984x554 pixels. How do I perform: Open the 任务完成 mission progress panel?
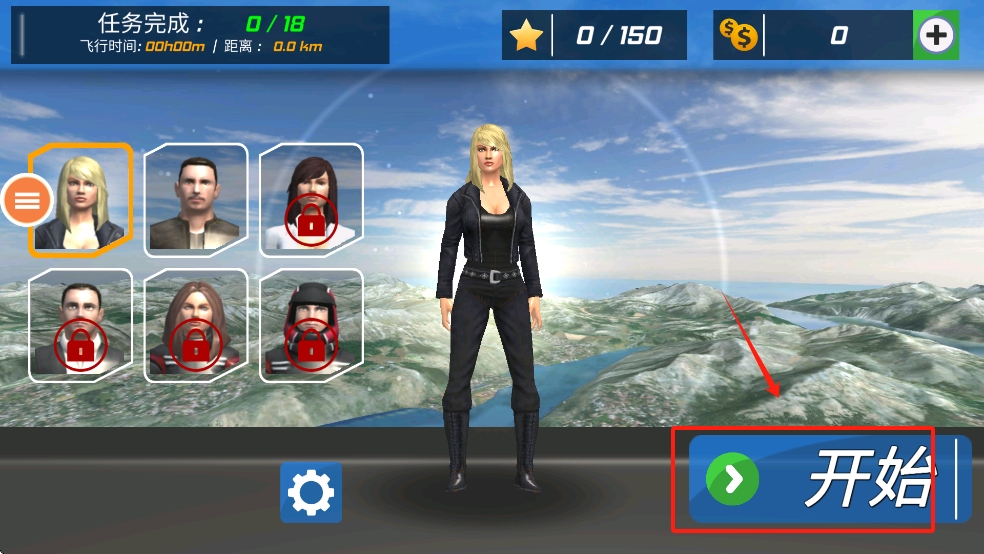200,35
